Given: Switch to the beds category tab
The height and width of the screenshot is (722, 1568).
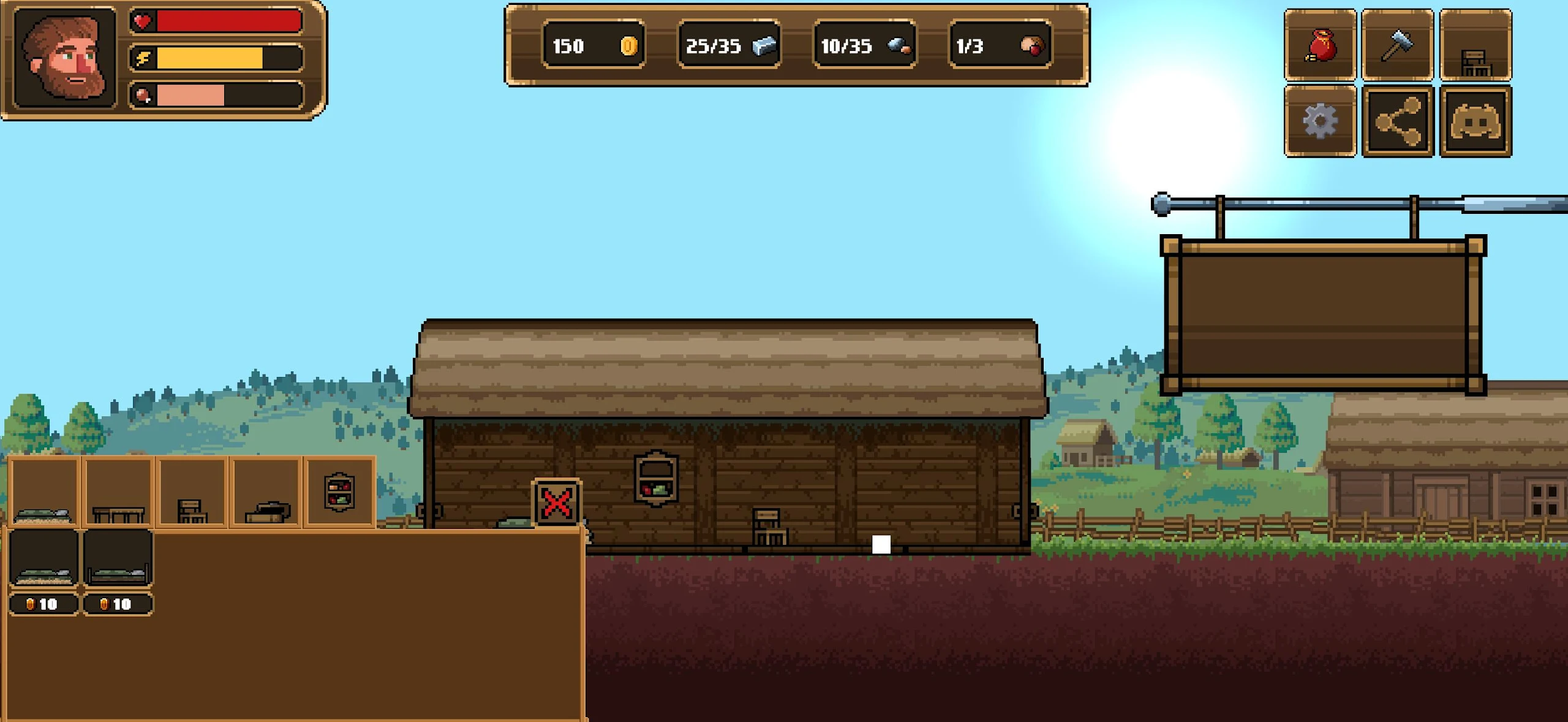Looking at the screenshot, I should point(44,492).
